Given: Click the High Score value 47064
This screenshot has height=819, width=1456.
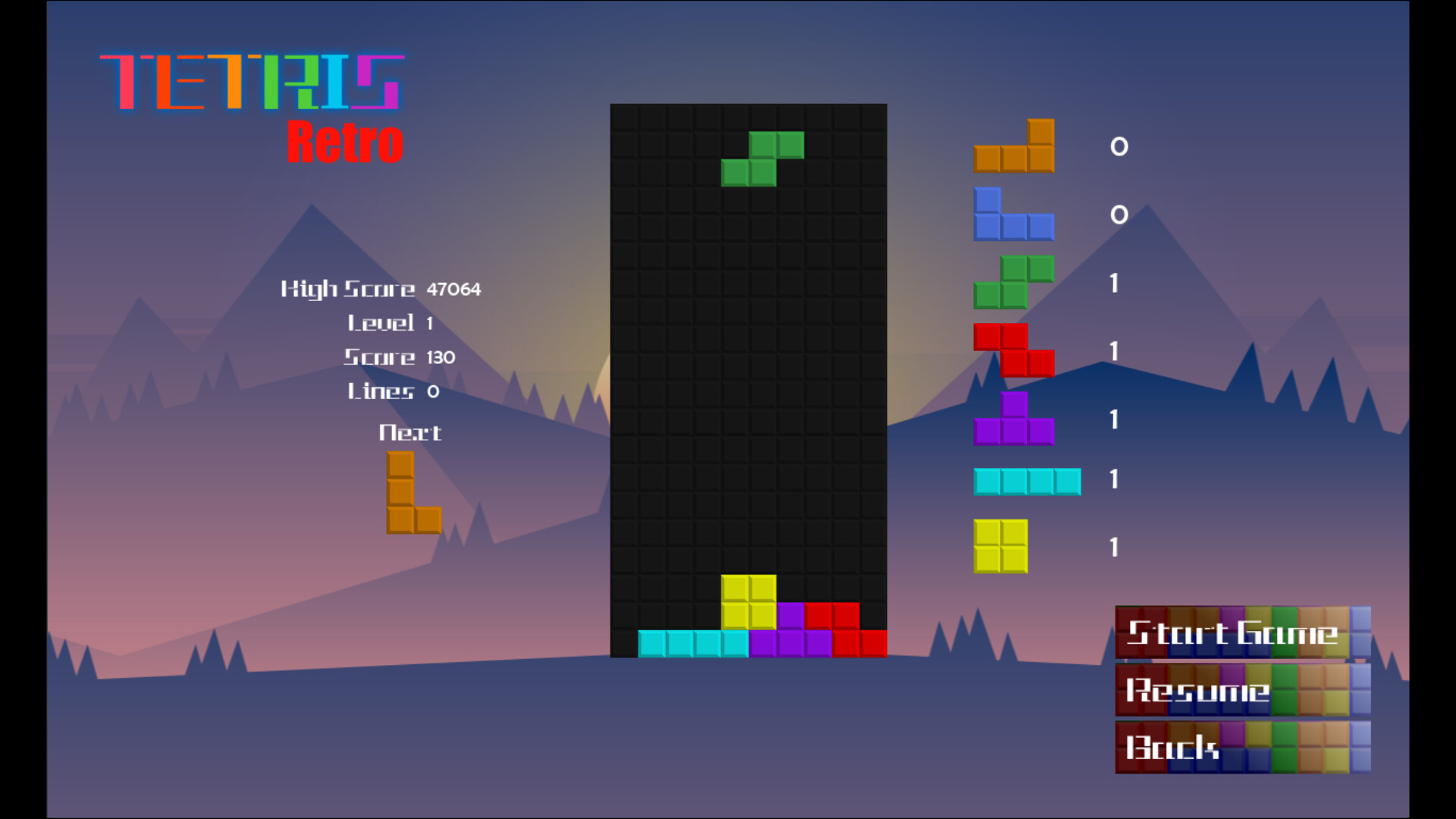Looking at the screenshot, I should coord(453,289).
